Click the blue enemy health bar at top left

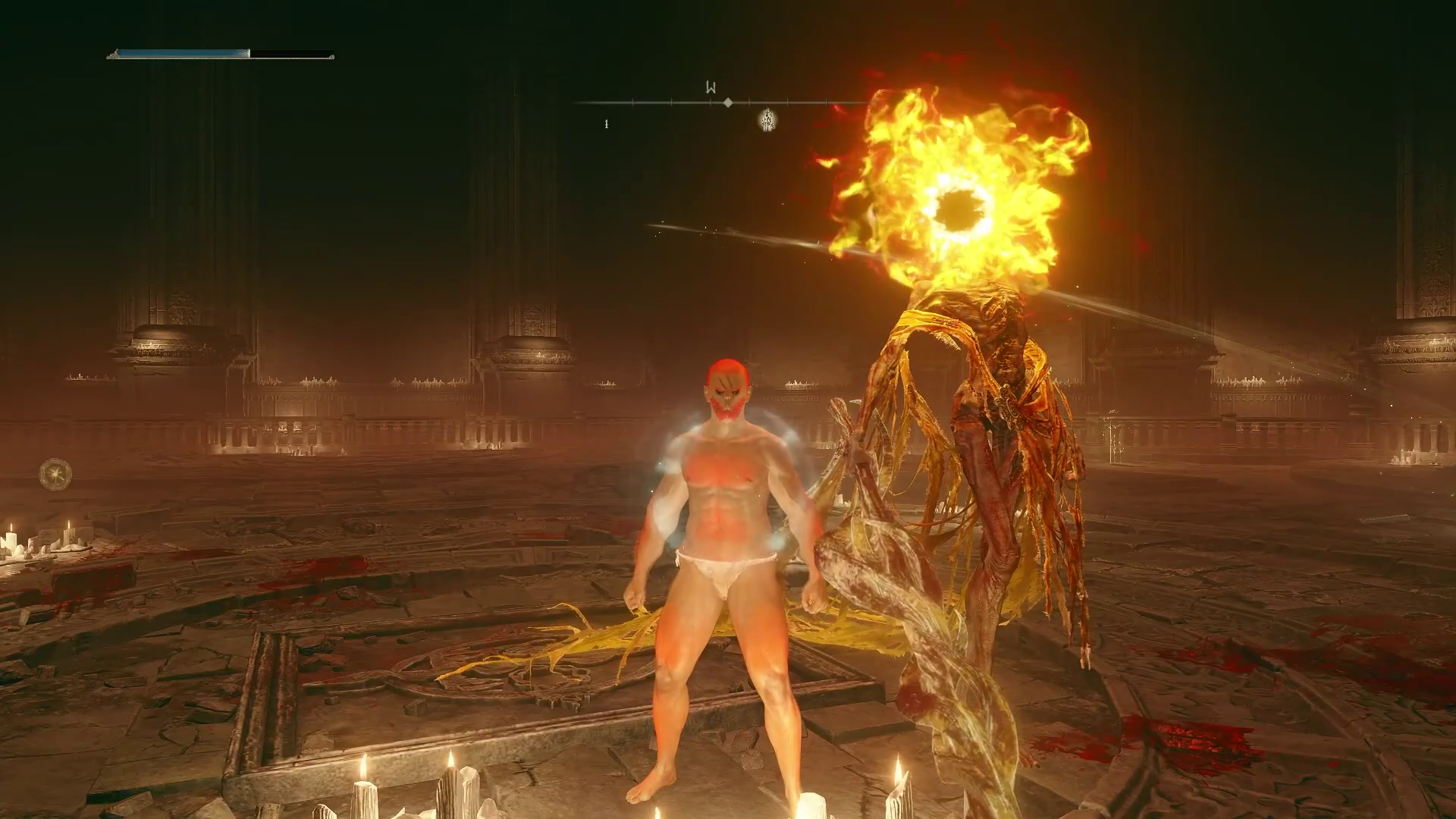pos(182,52)
